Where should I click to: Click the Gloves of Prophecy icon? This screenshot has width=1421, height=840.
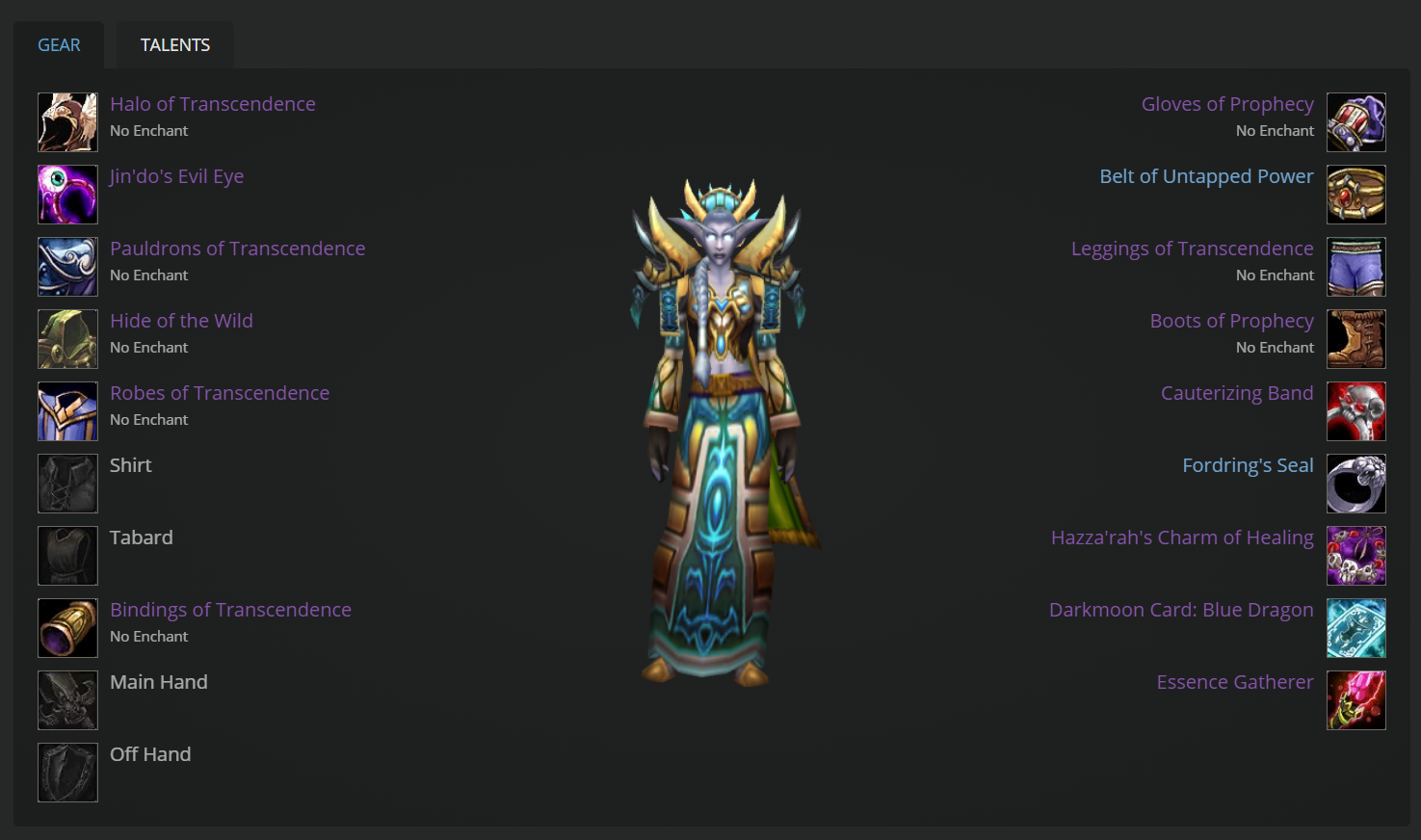1355,121
